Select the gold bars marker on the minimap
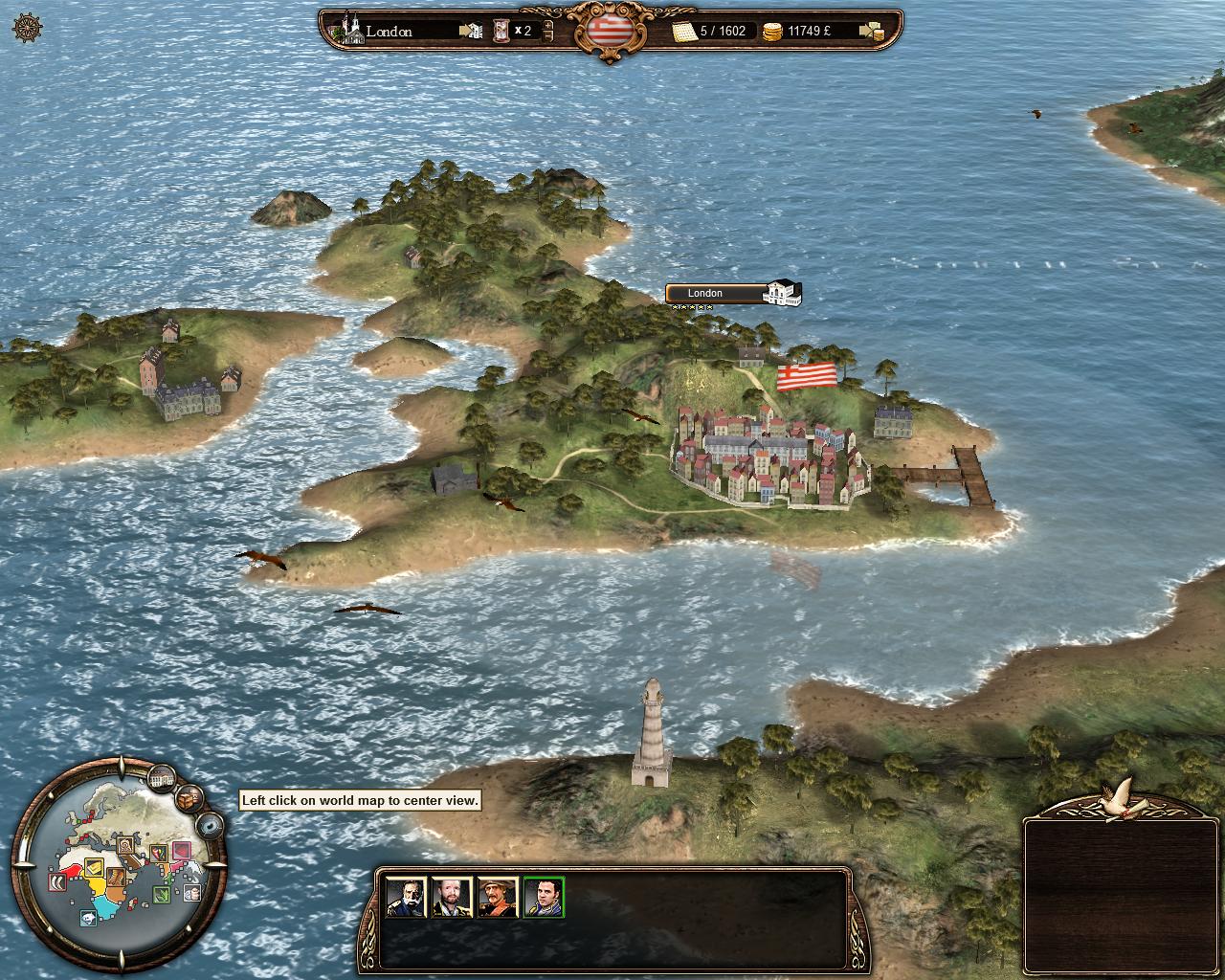The image size is (1225, 980). 95,868
